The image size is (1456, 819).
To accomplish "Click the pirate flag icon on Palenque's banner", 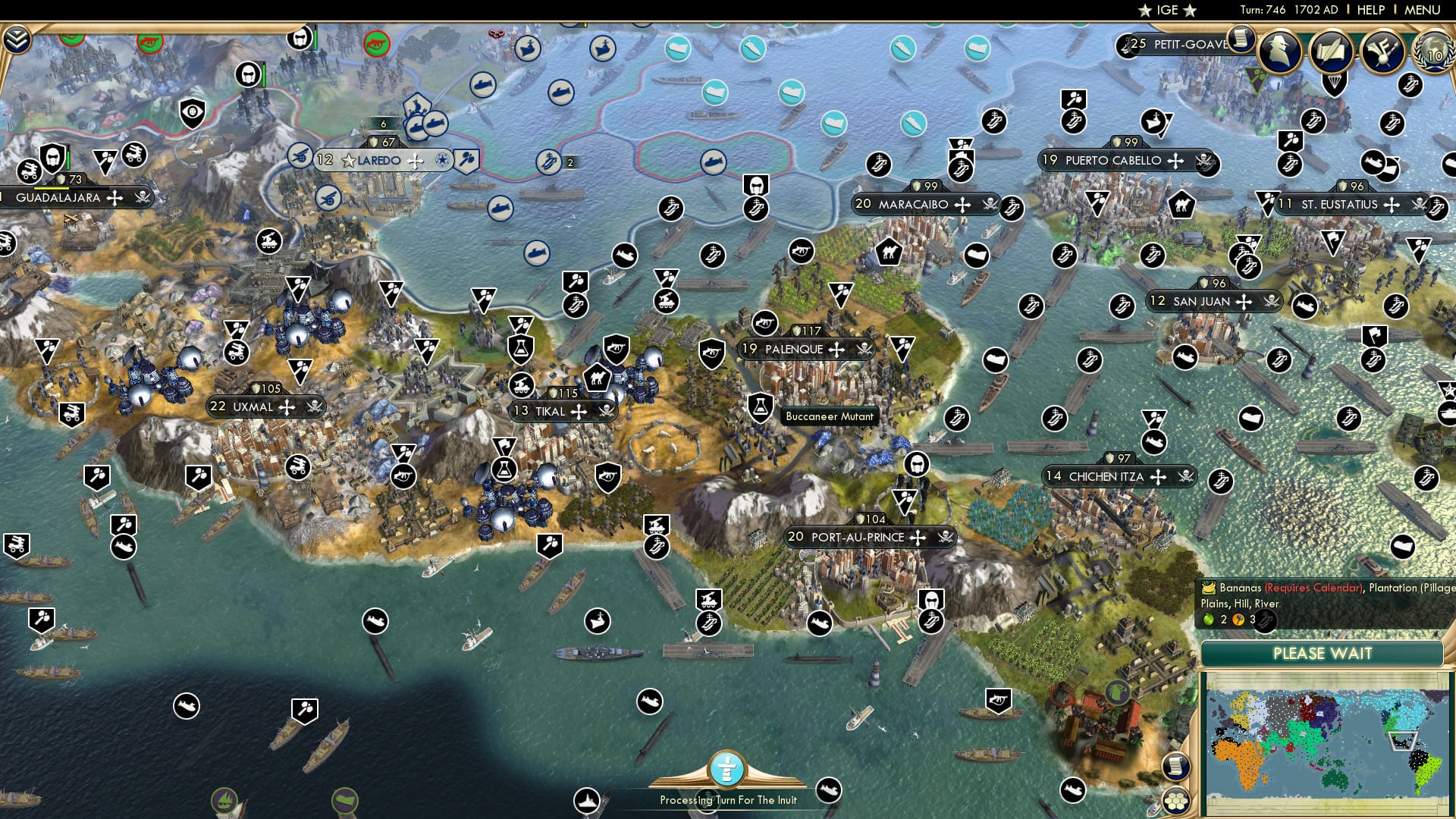I will [x=864, y=349].
